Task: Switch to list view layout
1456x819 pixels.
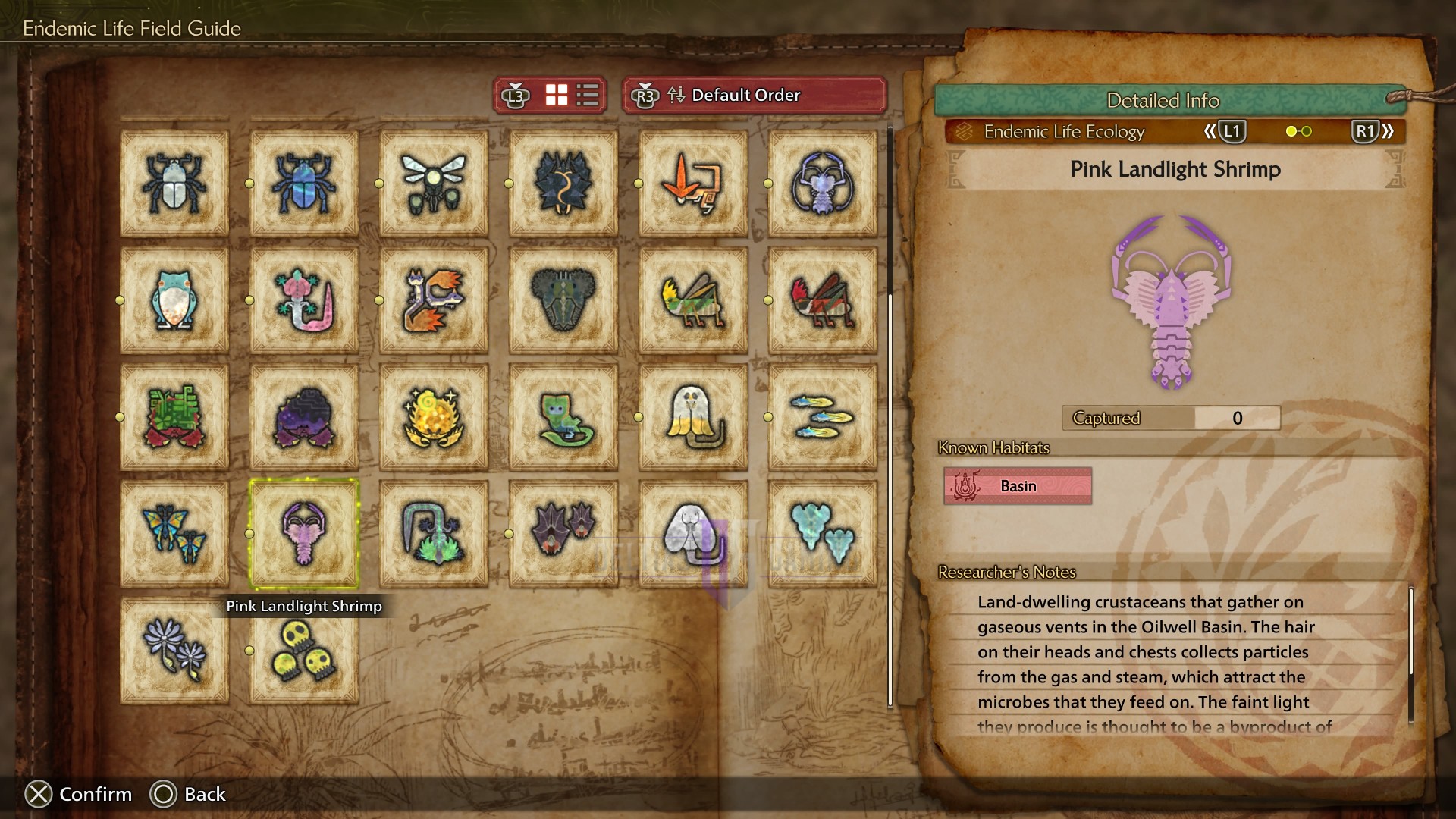Action: (588, 96)
